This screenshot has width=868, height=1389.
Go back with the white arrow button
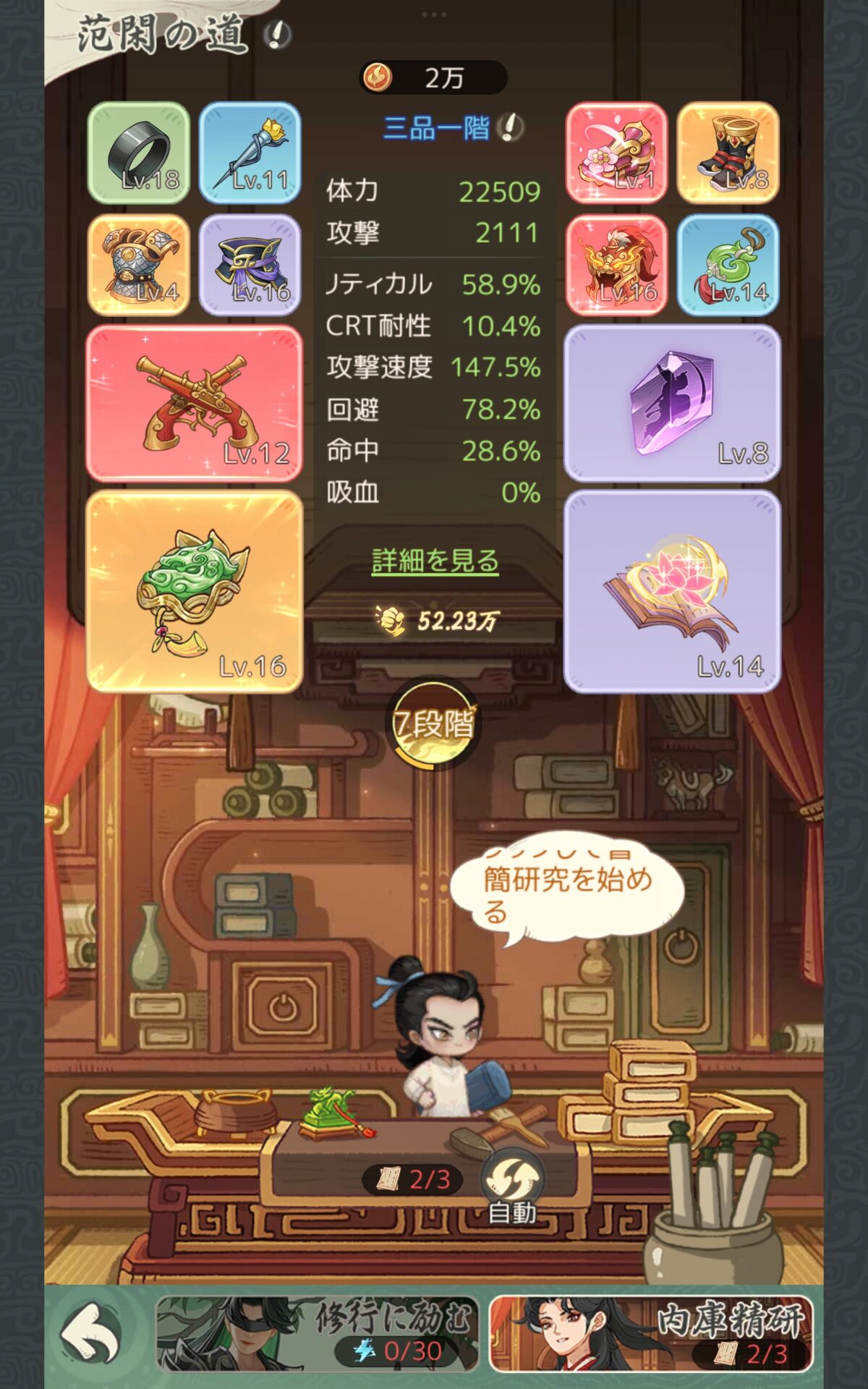[90, 1333]
